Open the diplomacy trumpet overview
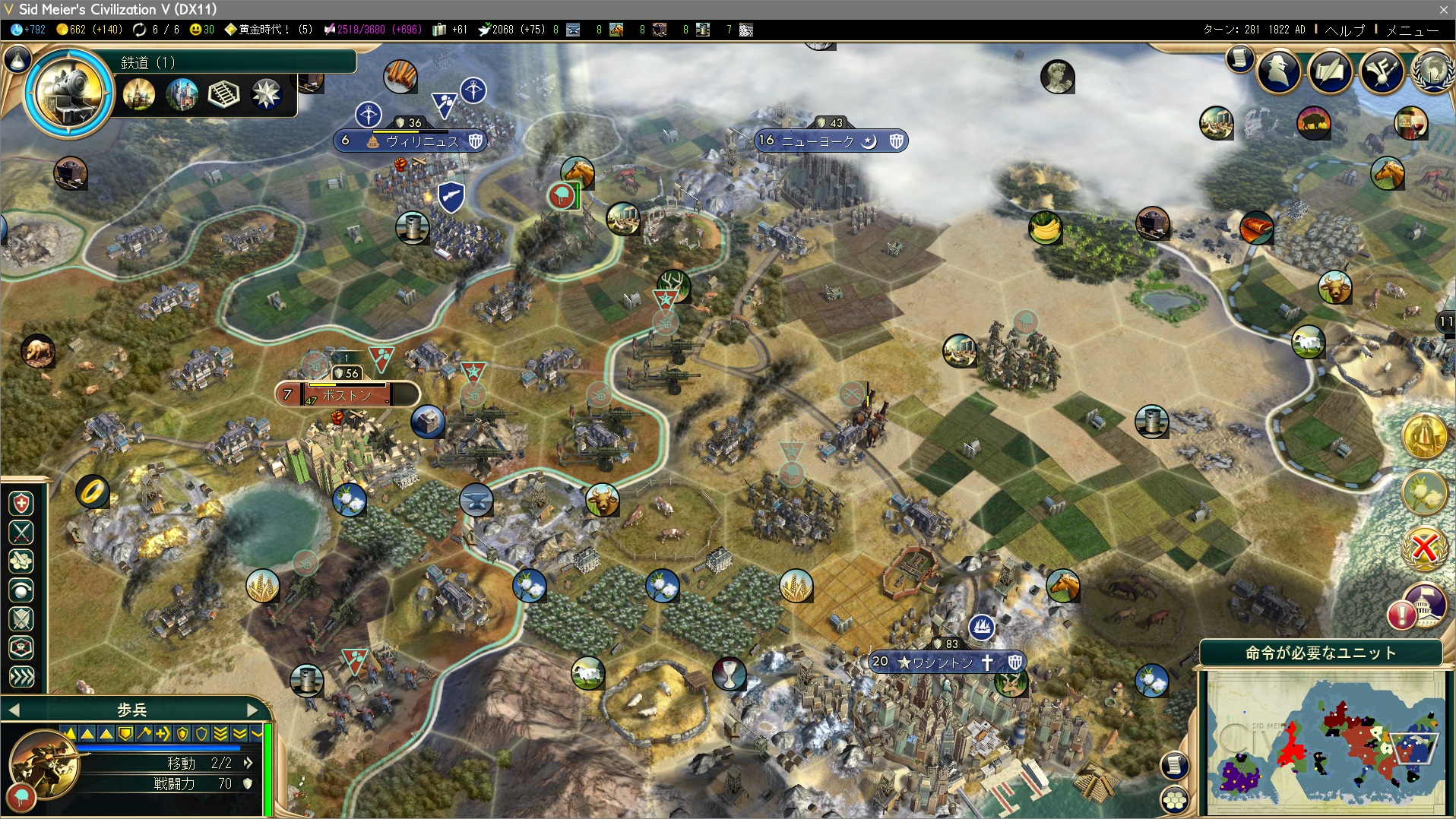 1382,72
